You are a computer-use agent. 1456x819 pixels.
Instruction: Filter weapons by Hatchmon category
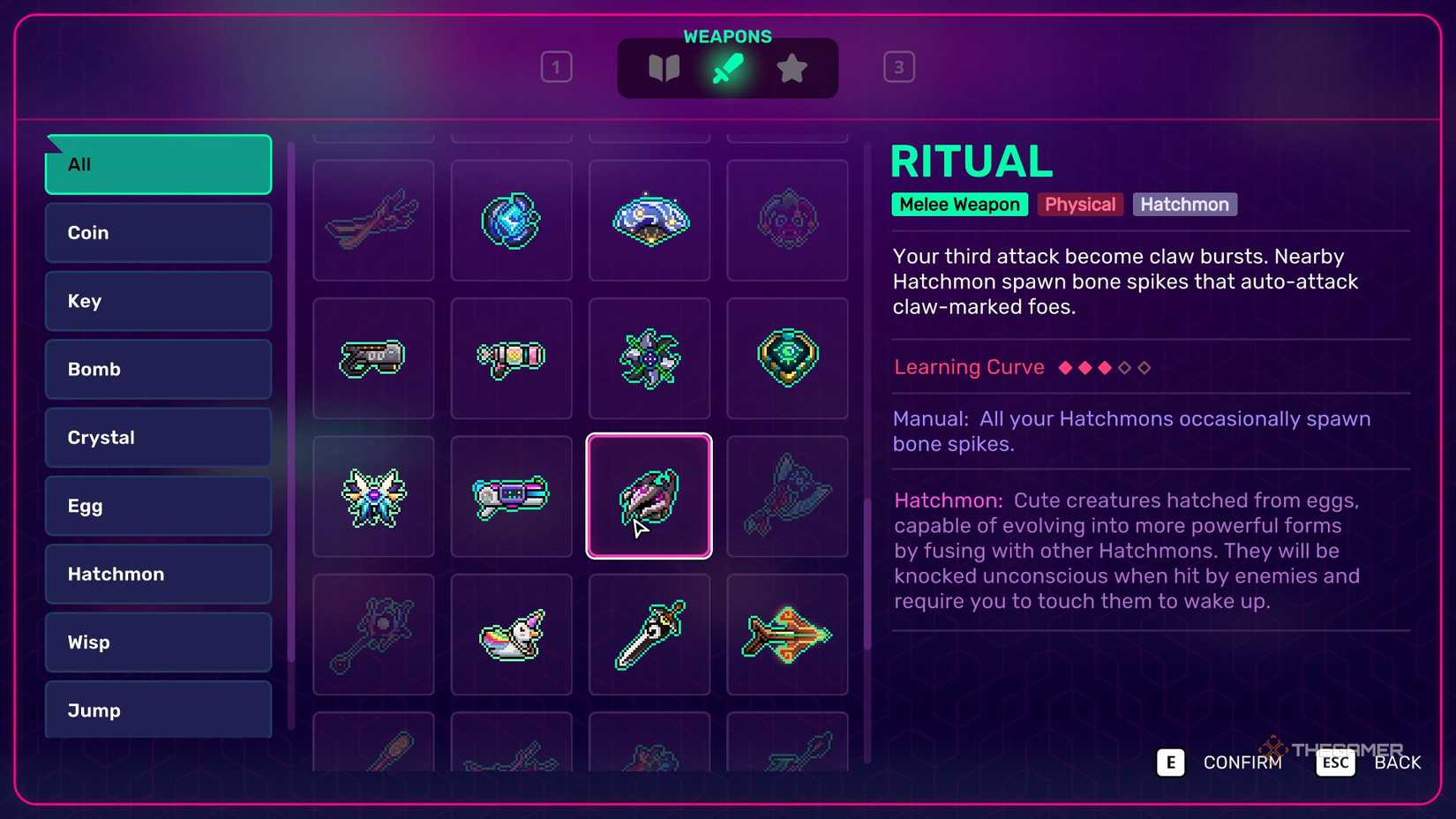tap(157, 574)
